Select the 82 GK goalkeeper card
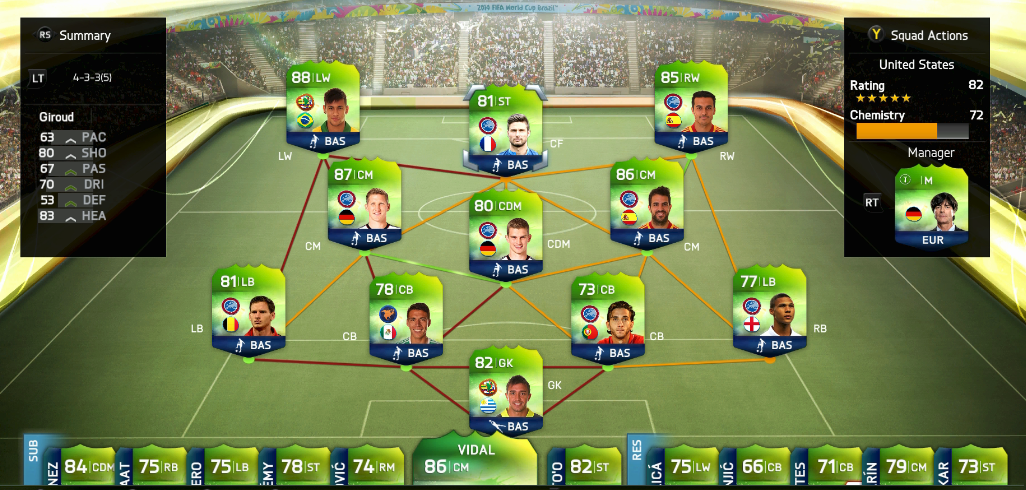This screenshot has height=490, width=1026. tap(506, 394)
